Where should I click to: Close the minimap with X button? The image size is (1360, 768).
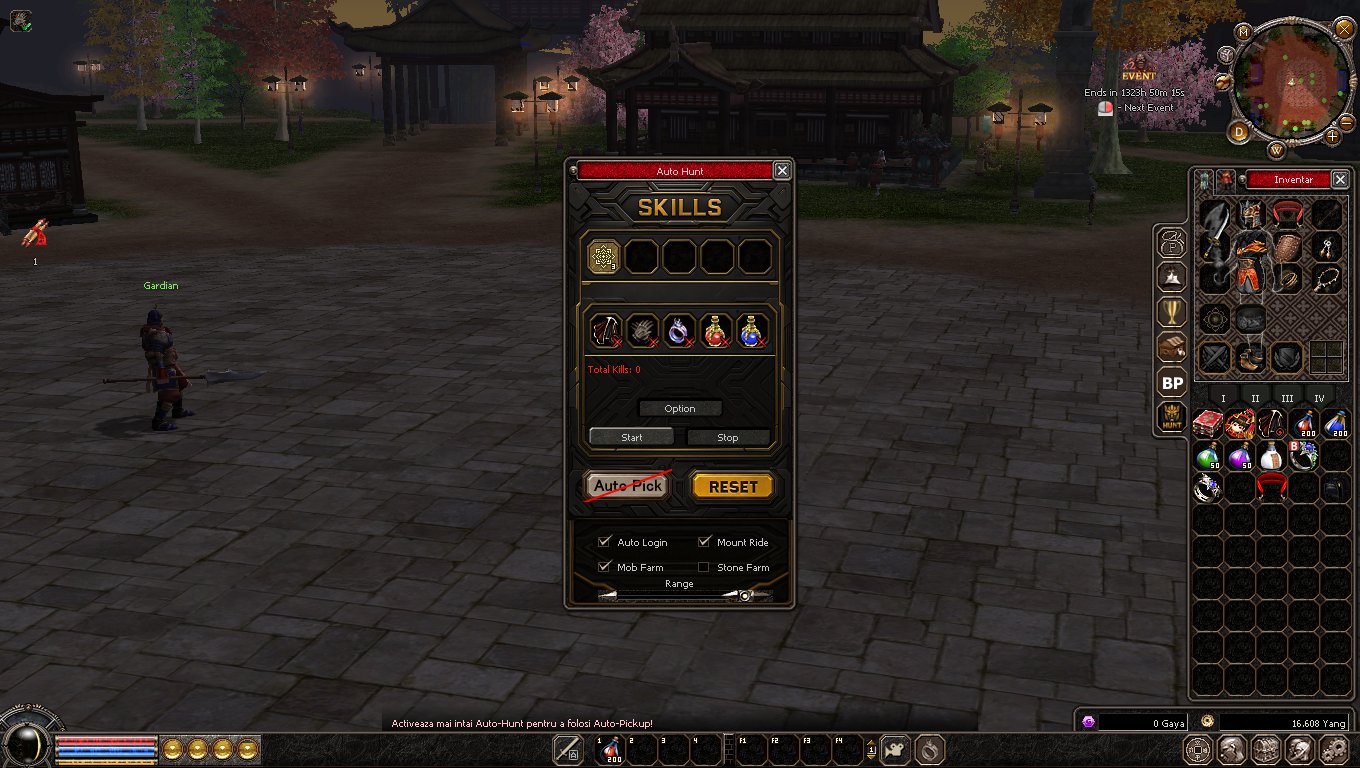point(1344,28)
